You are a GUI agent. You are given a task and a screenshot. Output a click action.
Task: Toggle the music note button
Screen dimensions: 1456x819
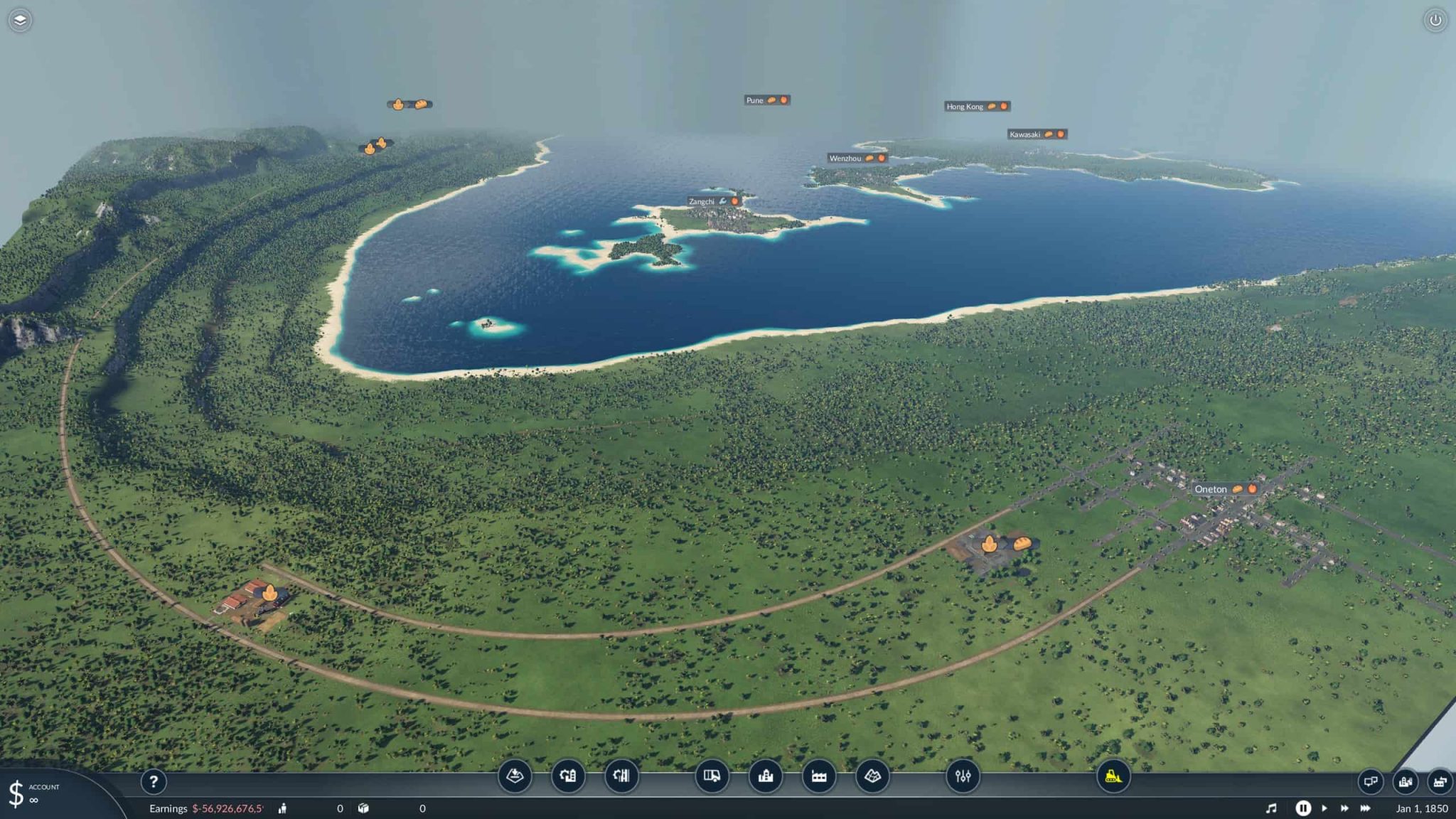point(1271,808)
